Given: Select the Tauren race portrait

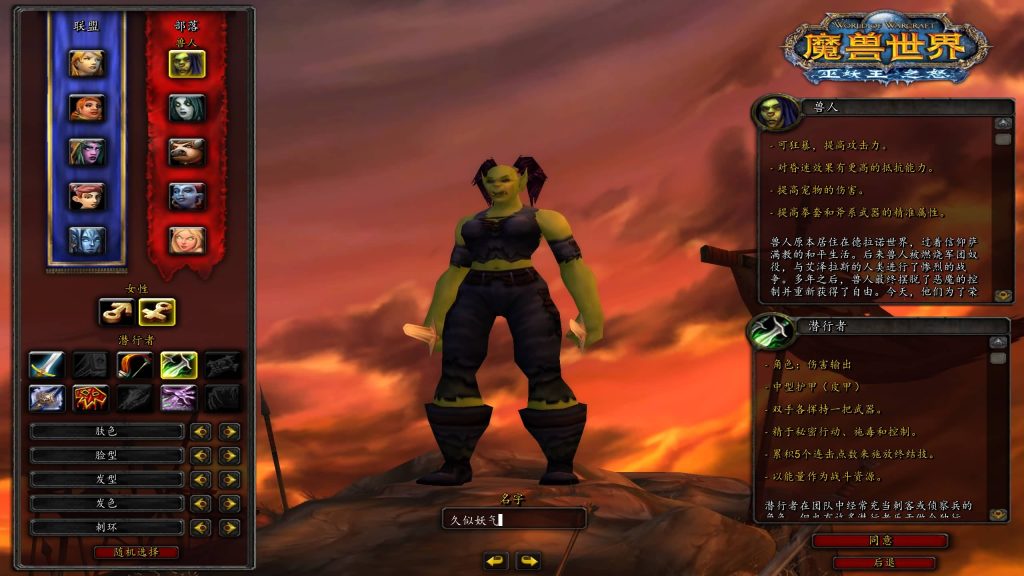Looking at the screenshot, I should (x=186, y=152).
